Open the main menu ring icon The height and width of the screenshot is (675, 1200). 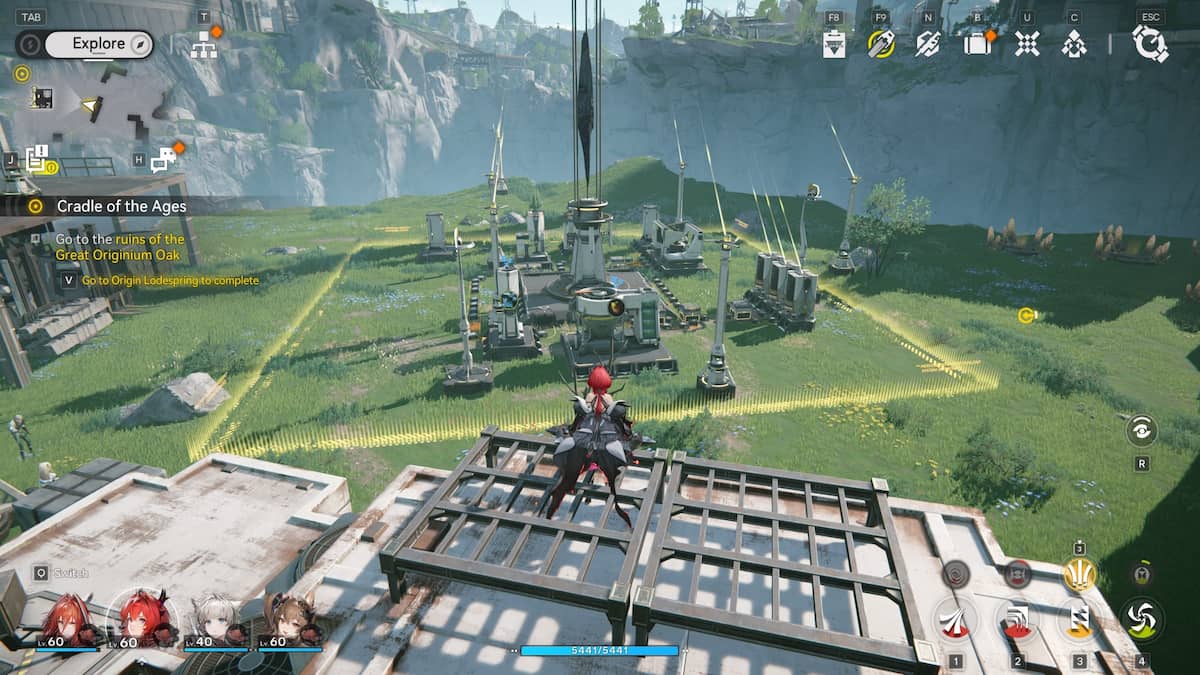tap(1150, 44)
